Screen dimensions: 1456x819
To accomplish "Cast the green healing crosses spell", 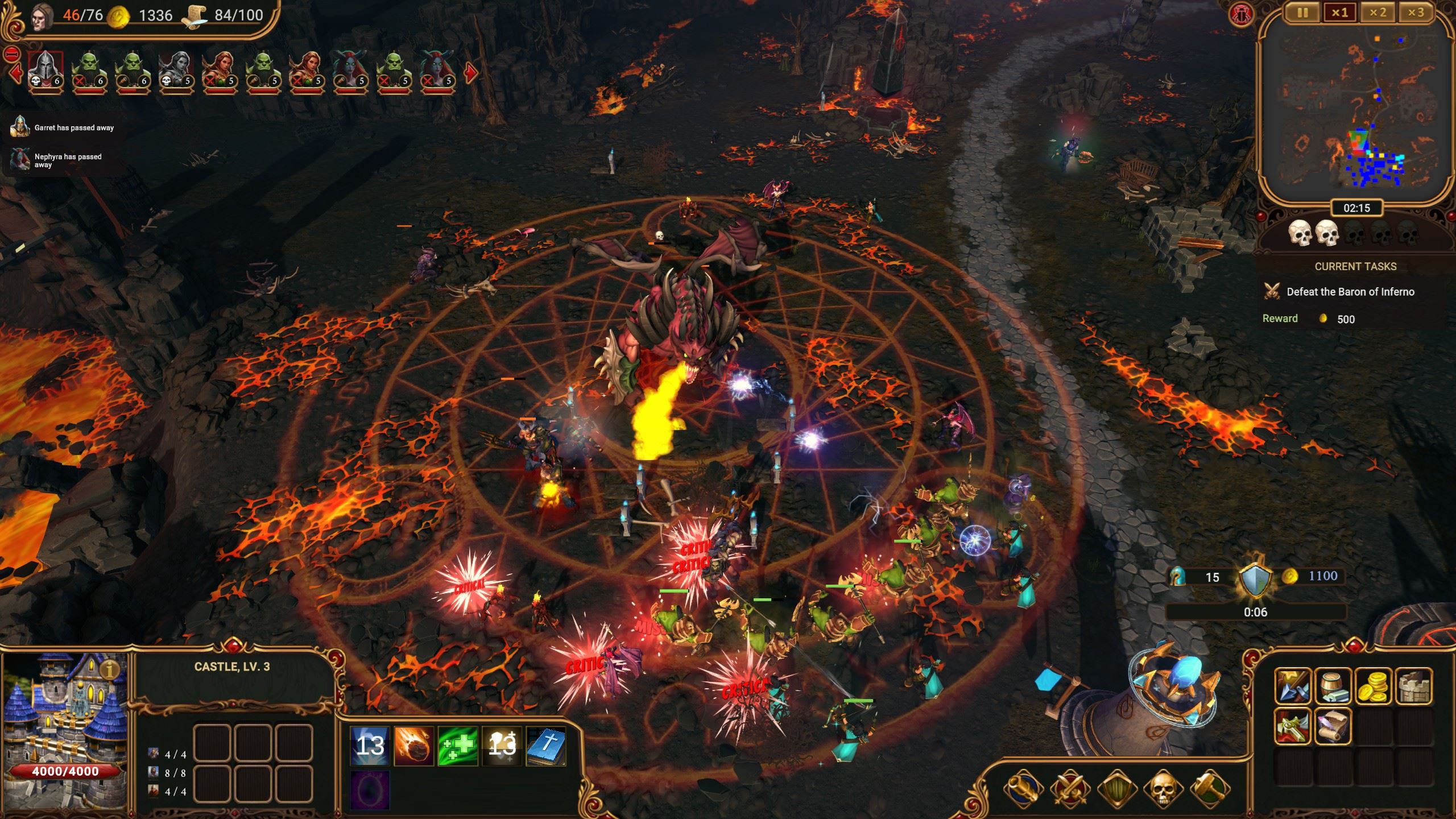I will (457, 746).
